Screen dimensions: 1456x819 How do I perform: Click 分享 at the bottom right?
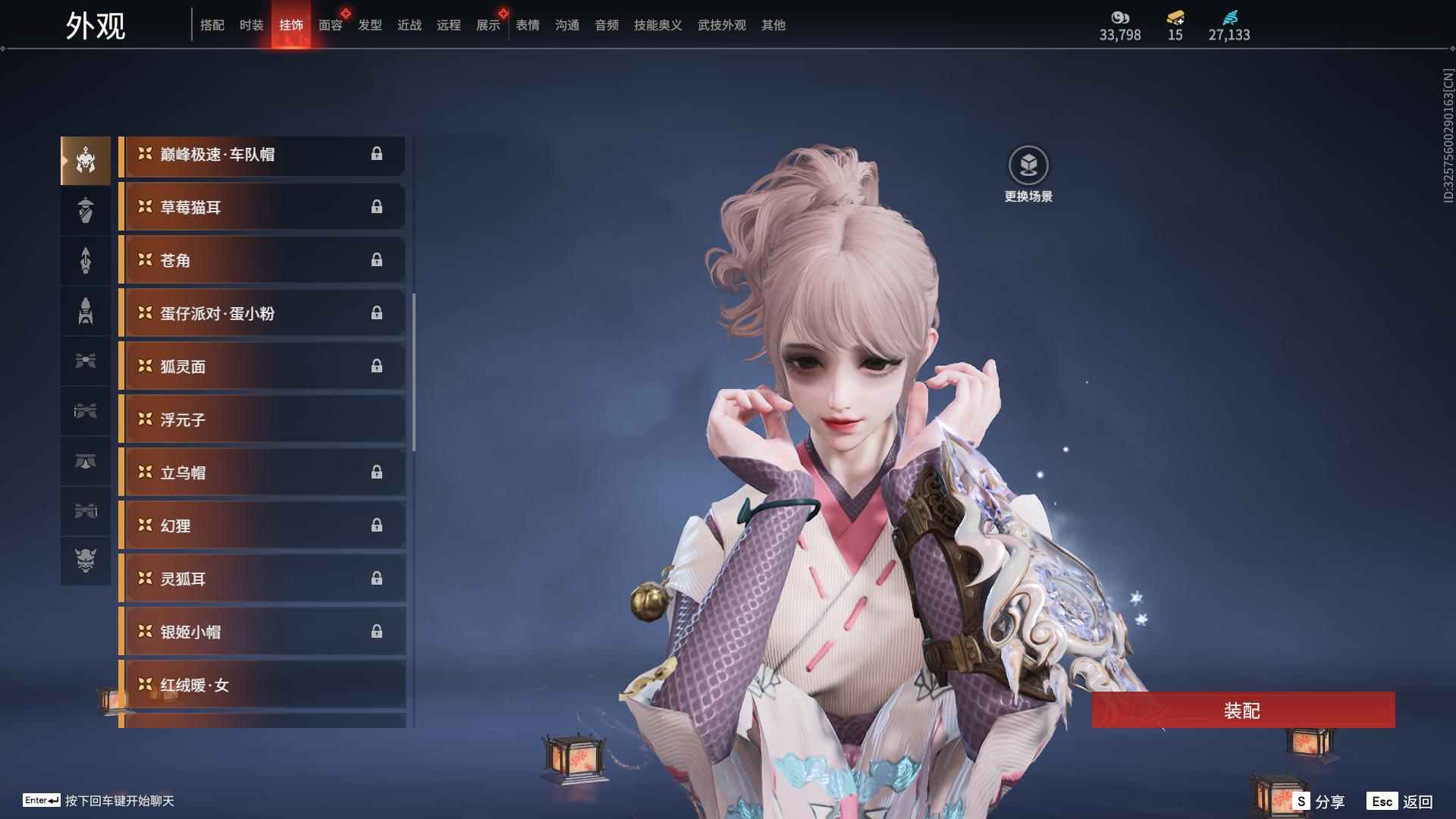pyautogui.click(x=1329, y=800)
